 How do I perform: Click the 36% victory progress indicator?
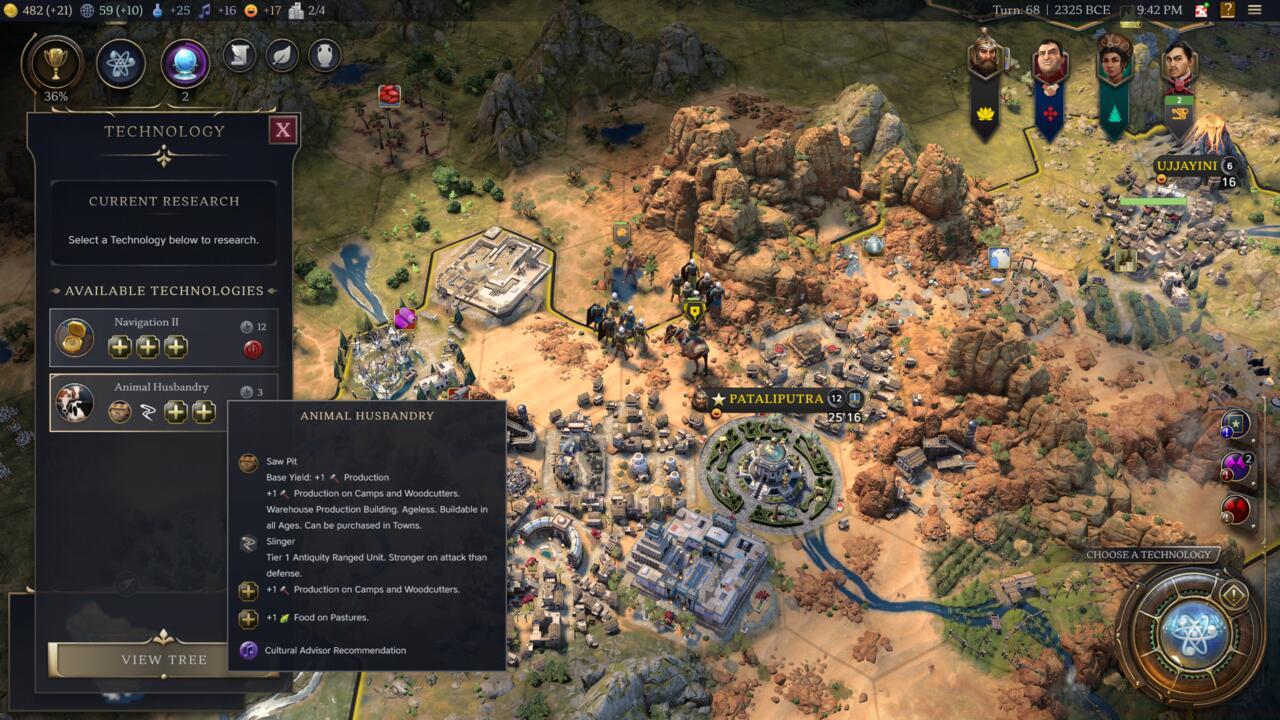tap(57, 98)
